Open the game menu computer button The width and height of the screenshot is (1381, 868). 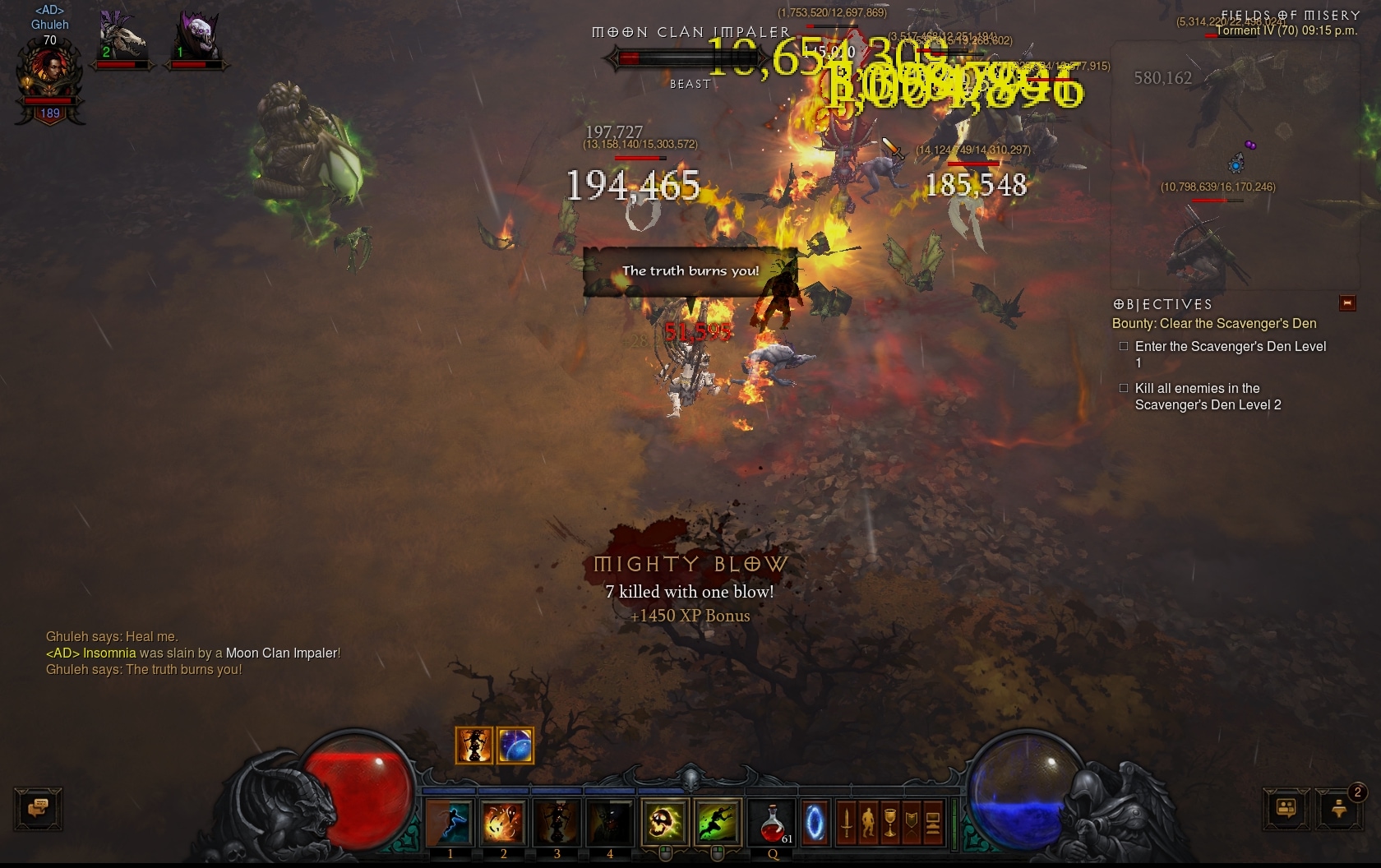[x=932, y=822]
